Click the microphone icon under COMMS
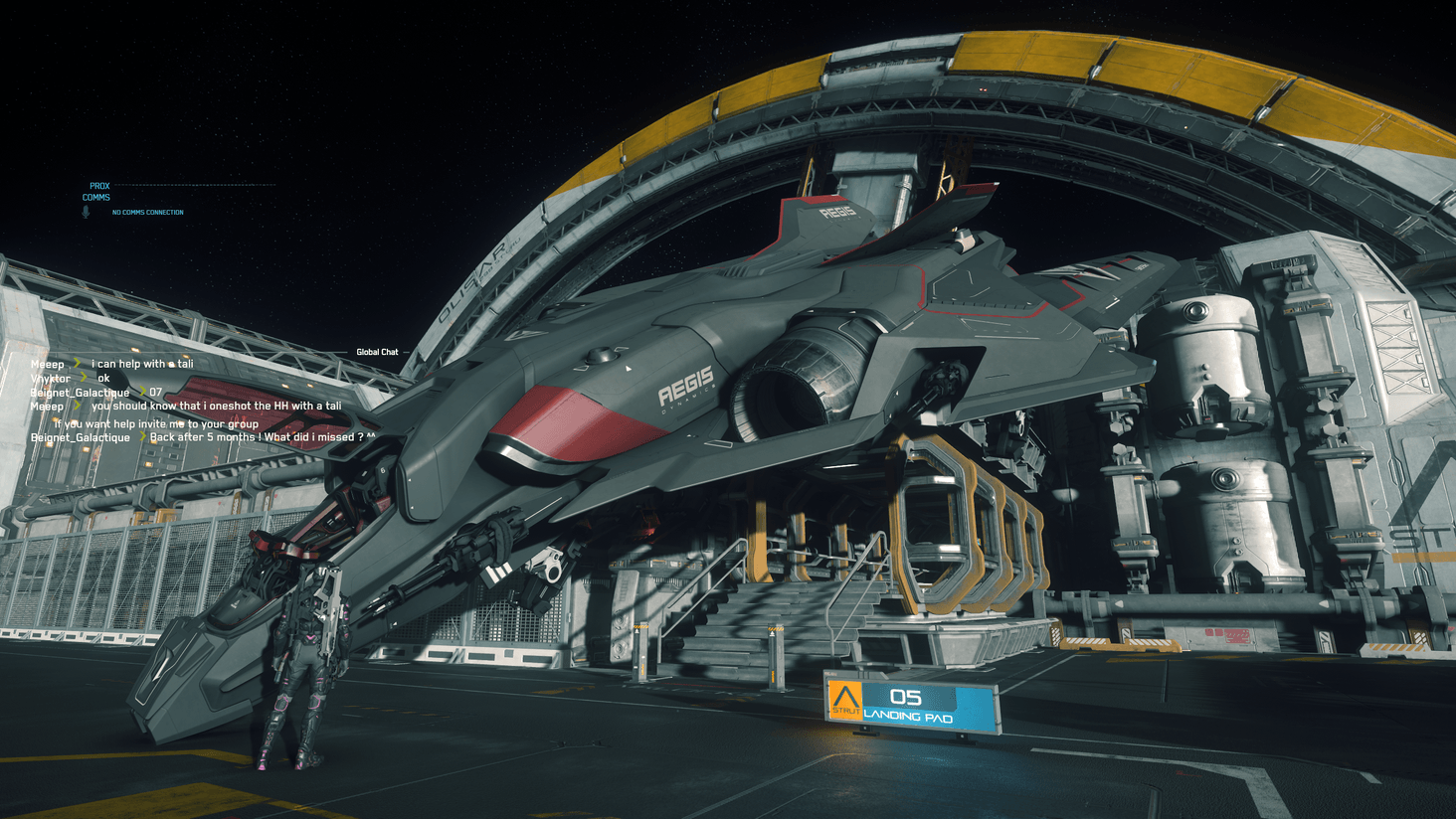Screen dimensions: 1456x819 (88, 212)
